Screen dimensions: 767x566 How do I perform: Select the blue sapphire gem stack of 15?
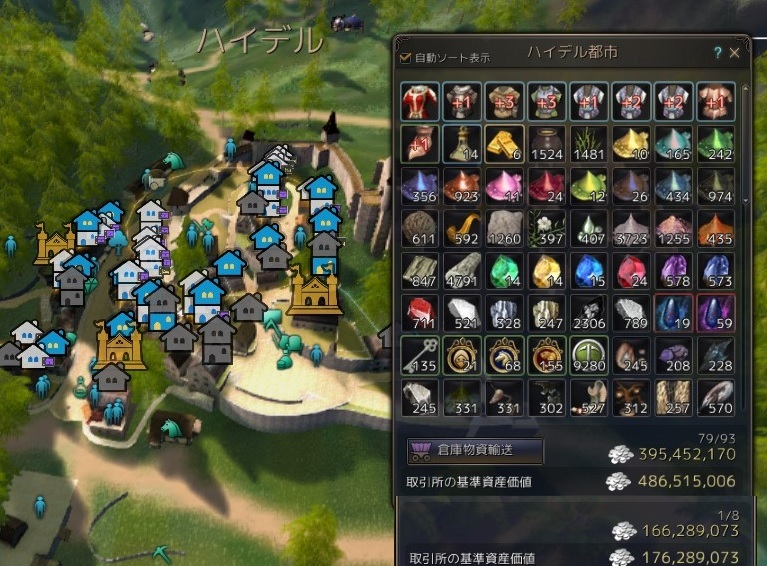pos(588,271)
